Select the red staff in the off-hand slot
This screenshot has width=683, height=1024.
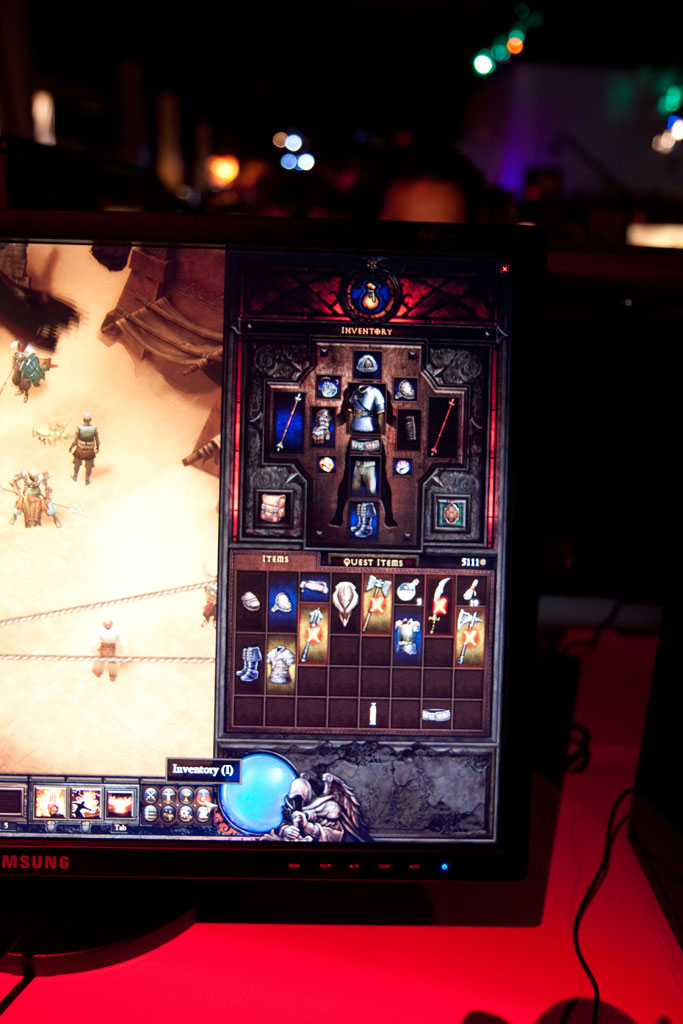[x=443, y=425]
